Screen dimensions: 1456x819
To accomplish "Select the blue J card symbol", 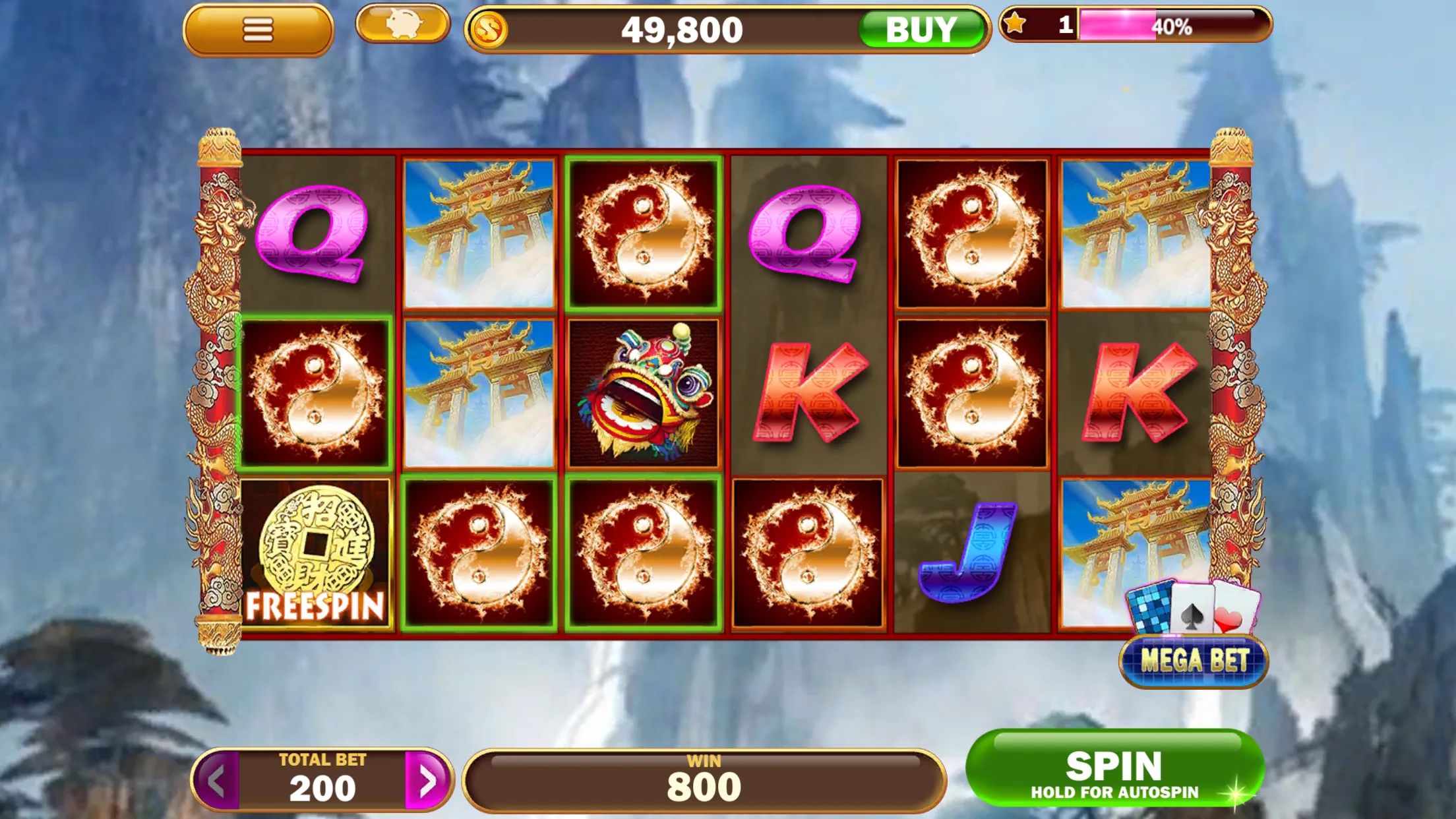I will tap(969, 553).
